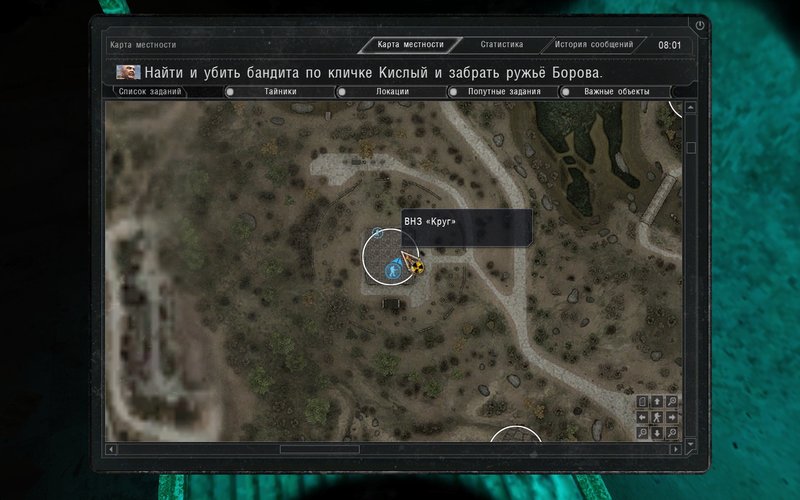
Task: Close the PDA with the power button
Action: [x=700, y=25]
